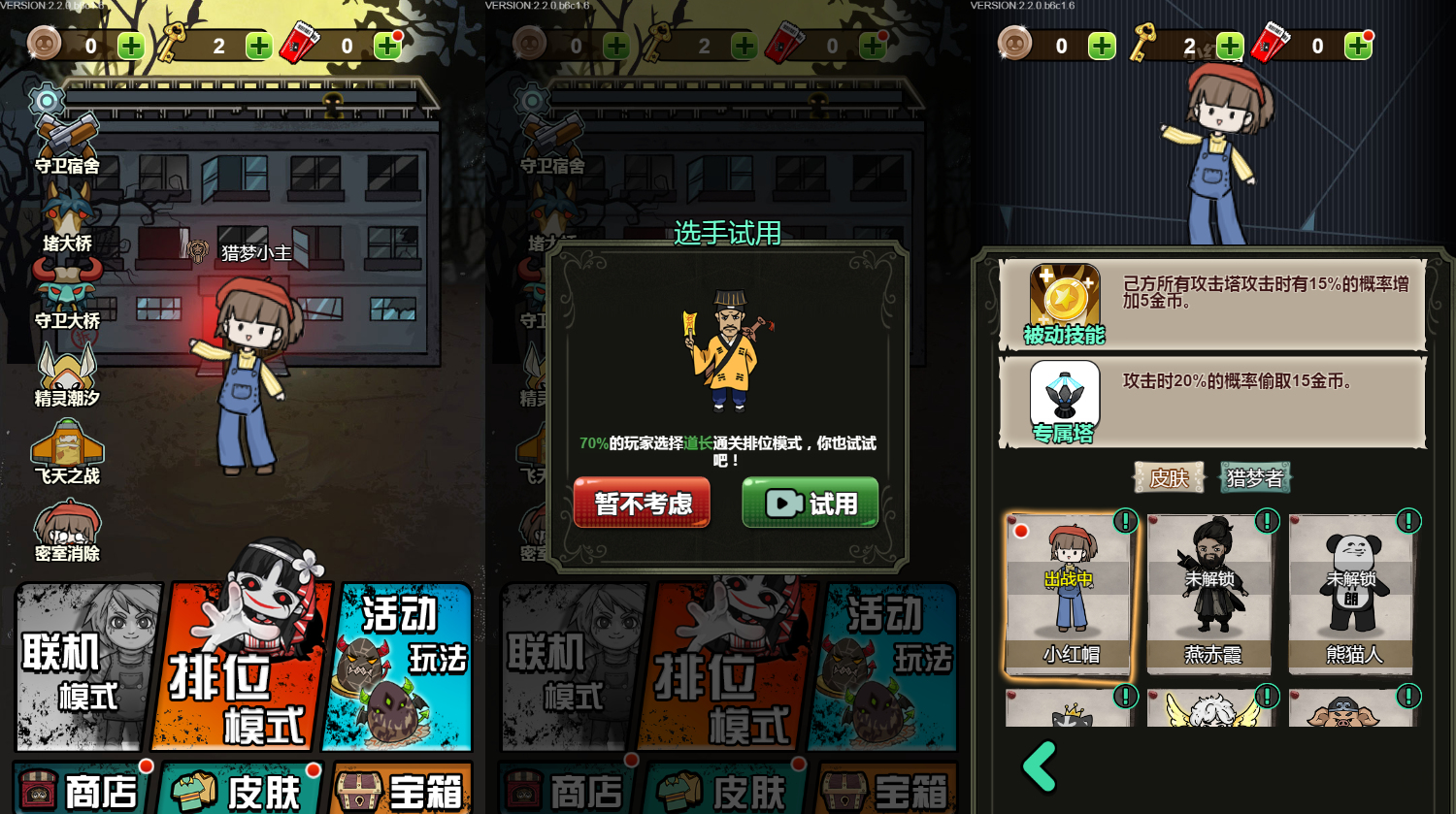1456x814 pixels.
Task: Tap the green plus next to the key counter
Action: pos(258,46)
